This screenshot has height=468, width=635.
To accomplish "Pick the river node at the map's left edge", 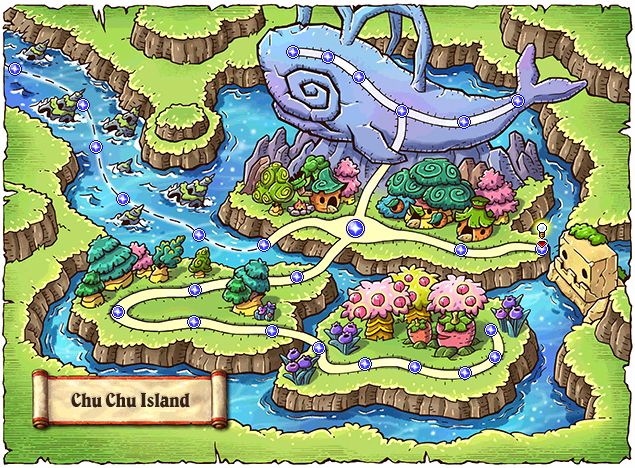I will [14, 69].
